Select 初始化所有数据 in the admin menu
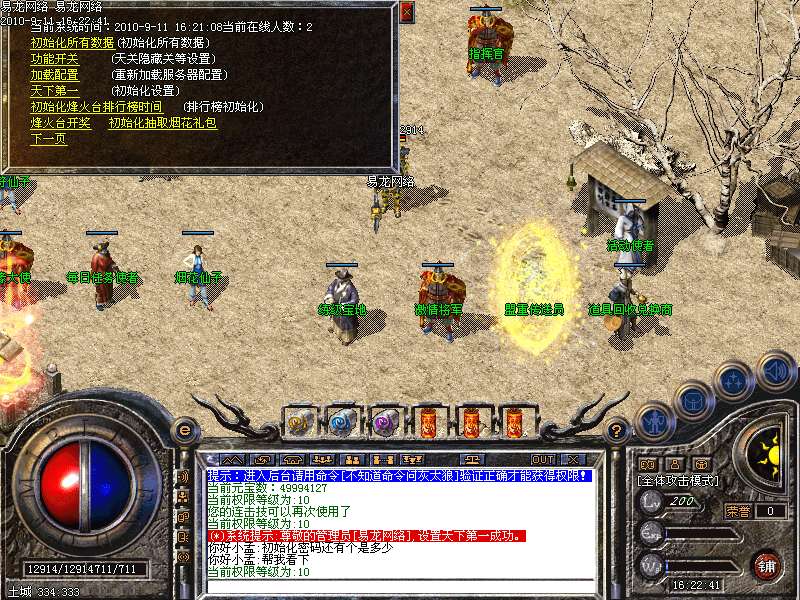 point(71,43)
